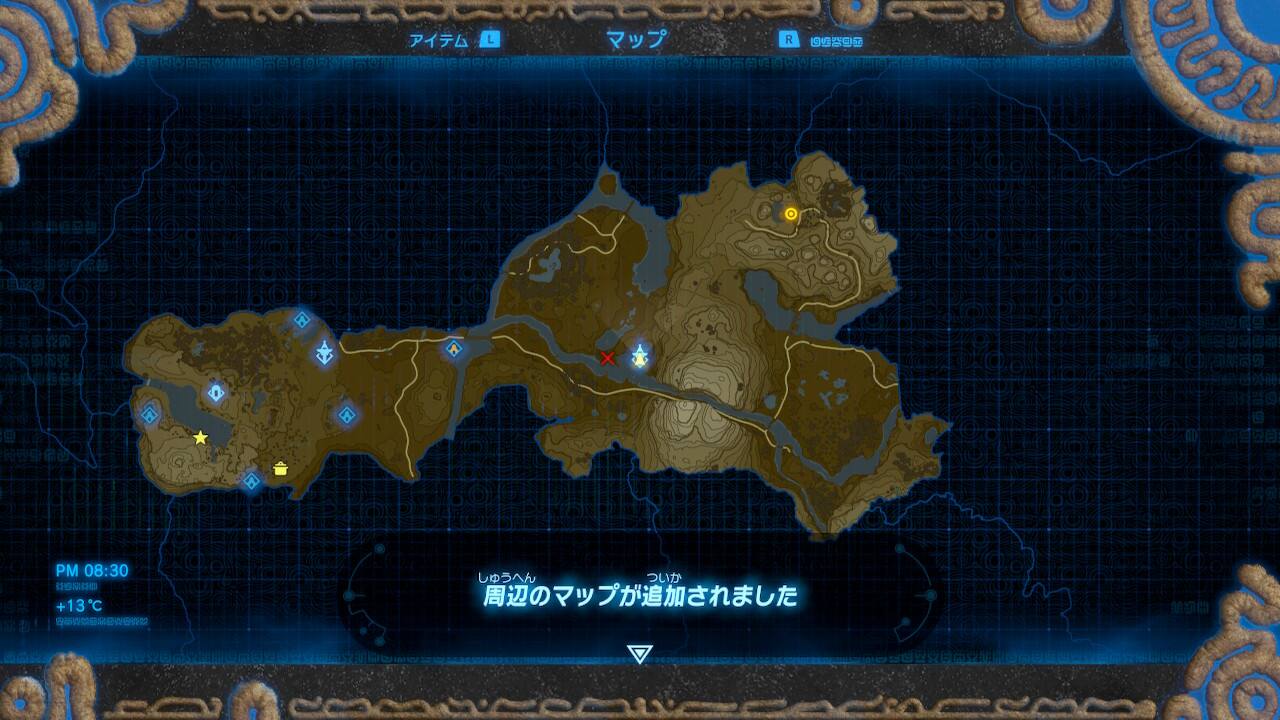Viewport: 1280px width, 720px height.
Task: Choose the red X stamp
Action: click(x=607, y=358)
